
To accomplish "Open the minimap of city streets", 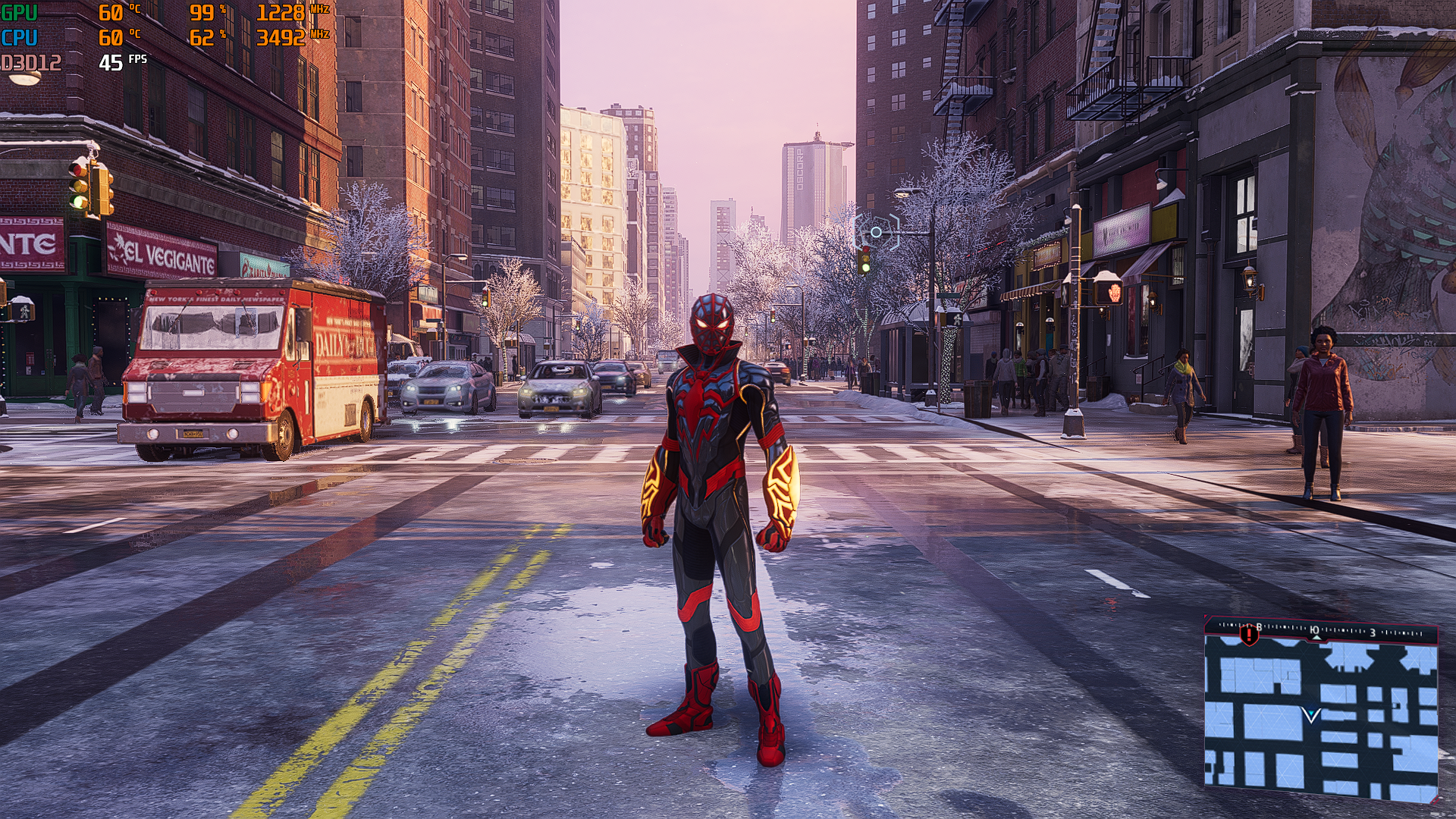I will pyautogui.click(x=1320, y=717).
